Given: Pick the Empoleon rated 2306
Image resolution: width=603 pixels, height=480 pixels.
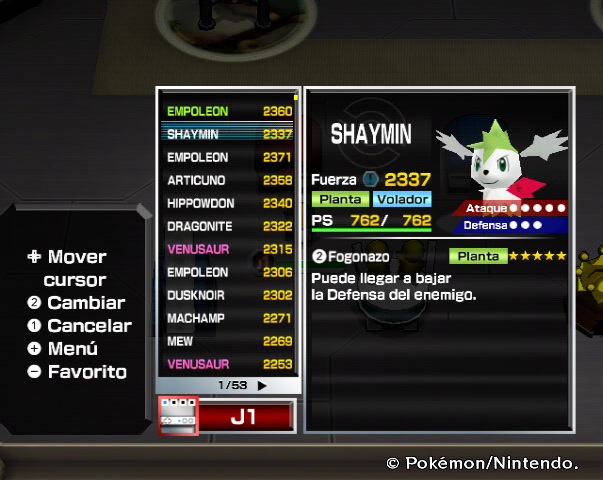Looking at the screenshot, I should point(229,272).
